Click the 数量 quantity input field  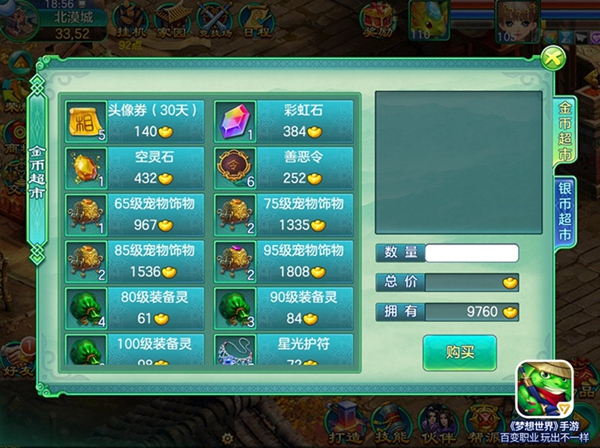pyautogui.click(x=471, y=253)
